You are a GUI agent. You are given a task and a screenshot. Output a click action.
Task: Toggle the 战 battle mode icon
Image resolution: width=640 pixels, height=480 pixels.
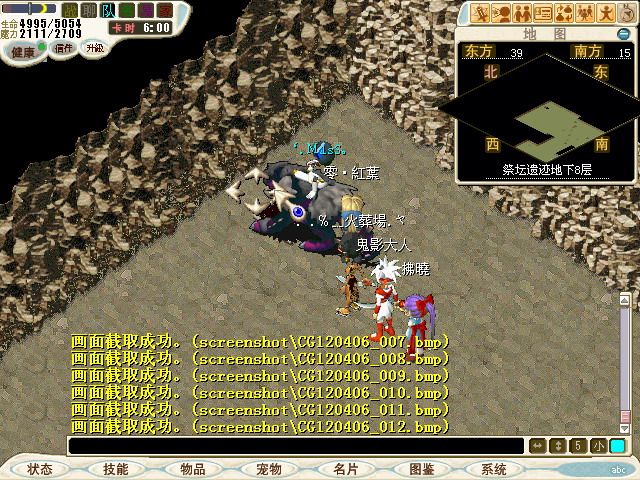[x=70, y=10]
